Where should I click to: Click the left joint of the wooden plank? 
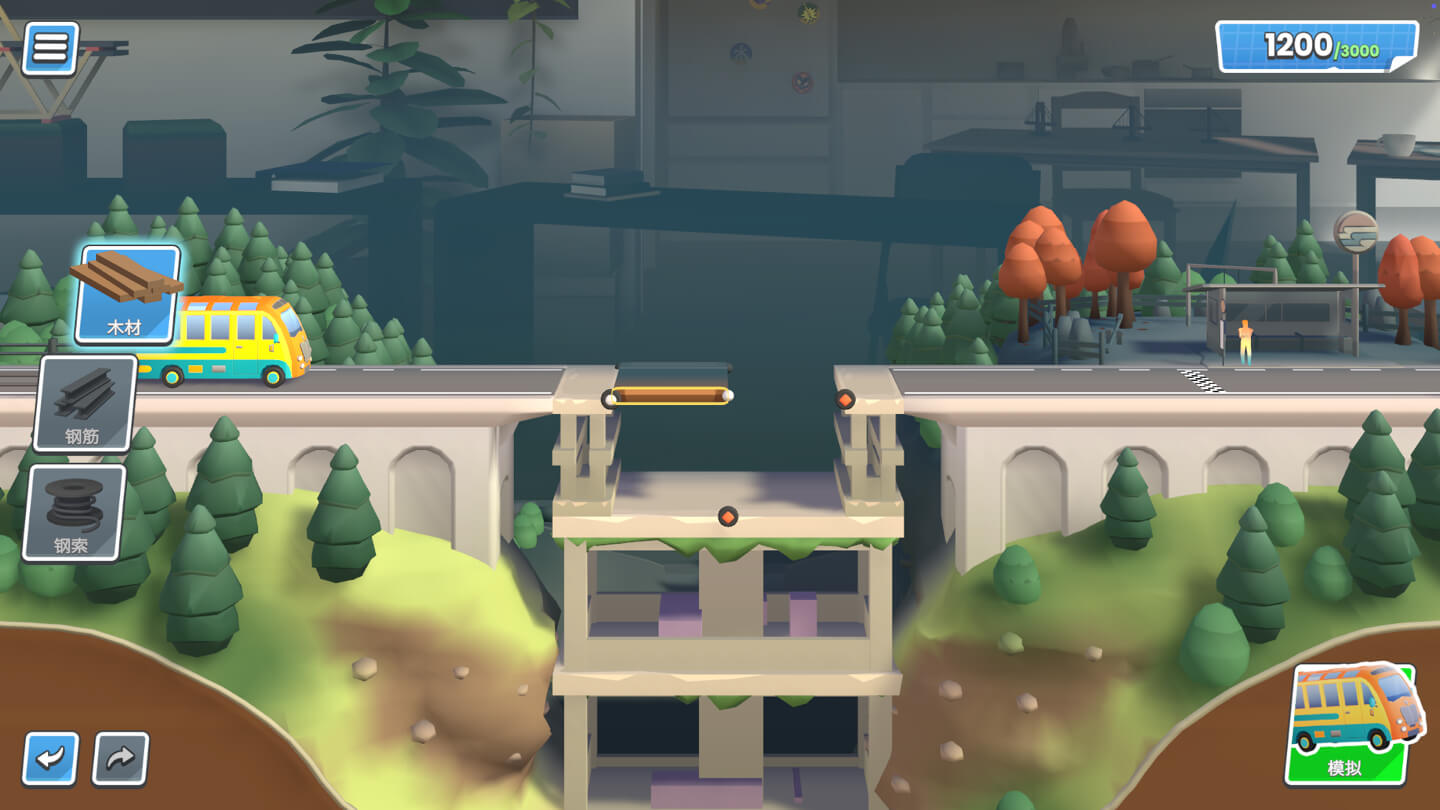[610, 399]
